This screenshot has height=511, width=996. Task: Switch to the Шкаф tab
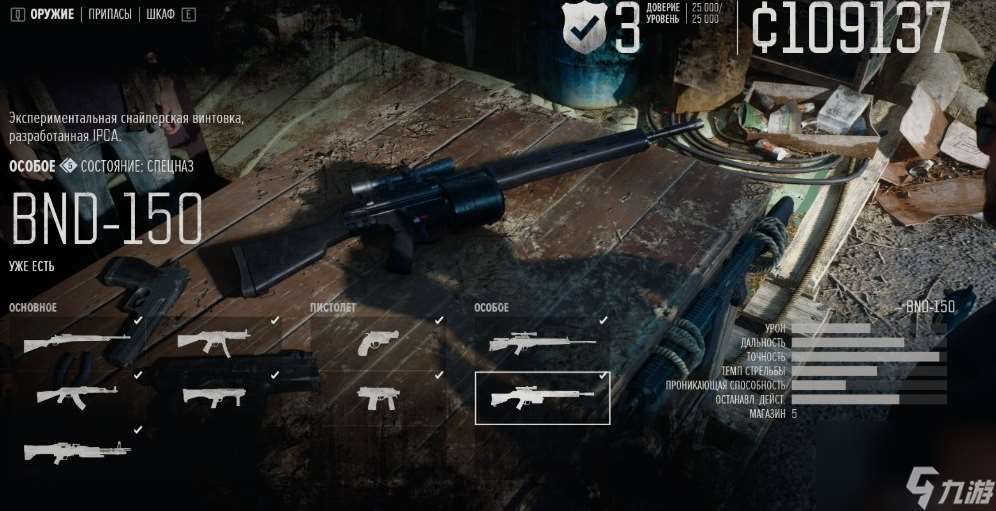pos(160,15)
